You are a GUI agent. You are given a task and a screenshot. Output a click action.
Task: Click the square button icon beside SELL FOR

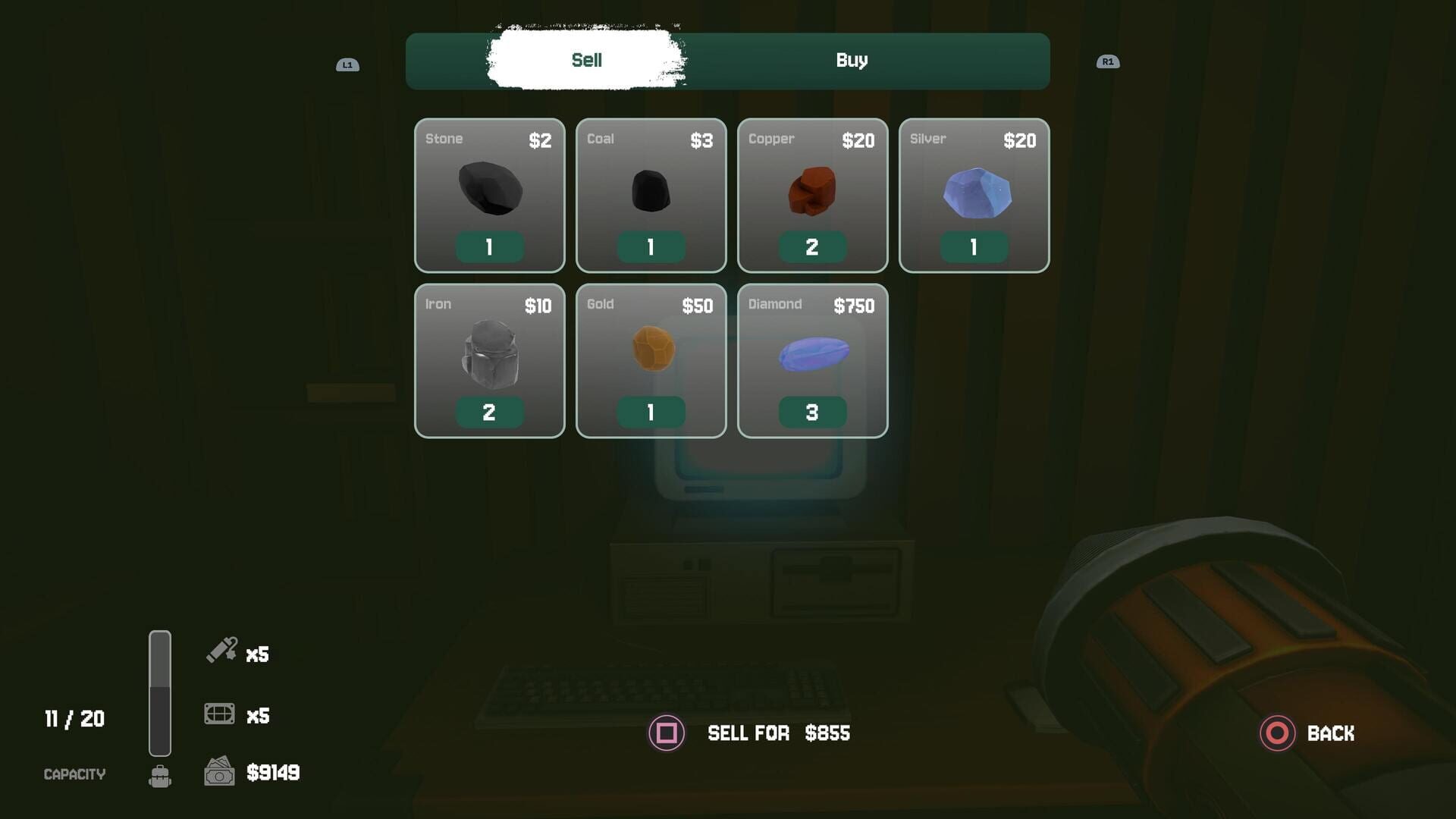pos(666,733)
